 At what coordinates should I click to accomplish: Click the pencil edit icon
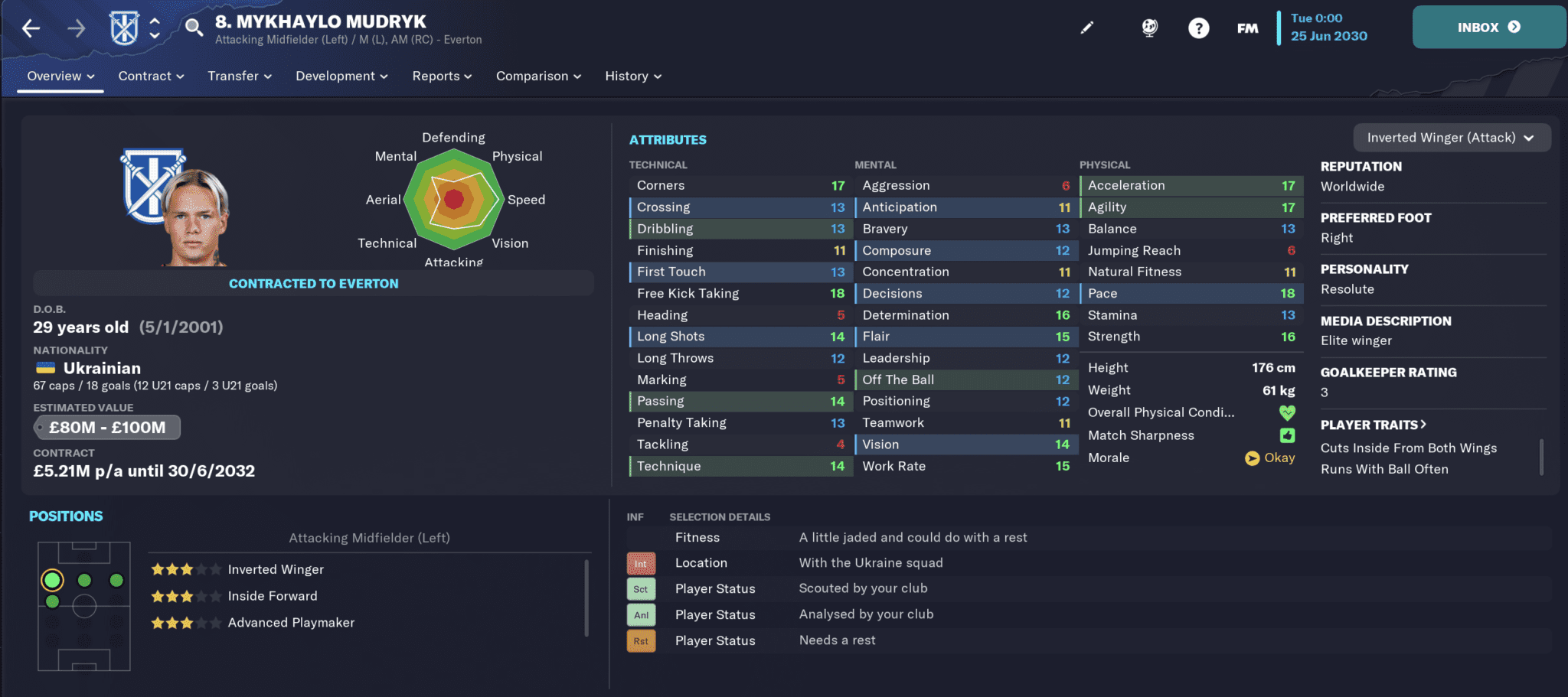tap(1086, 28)
